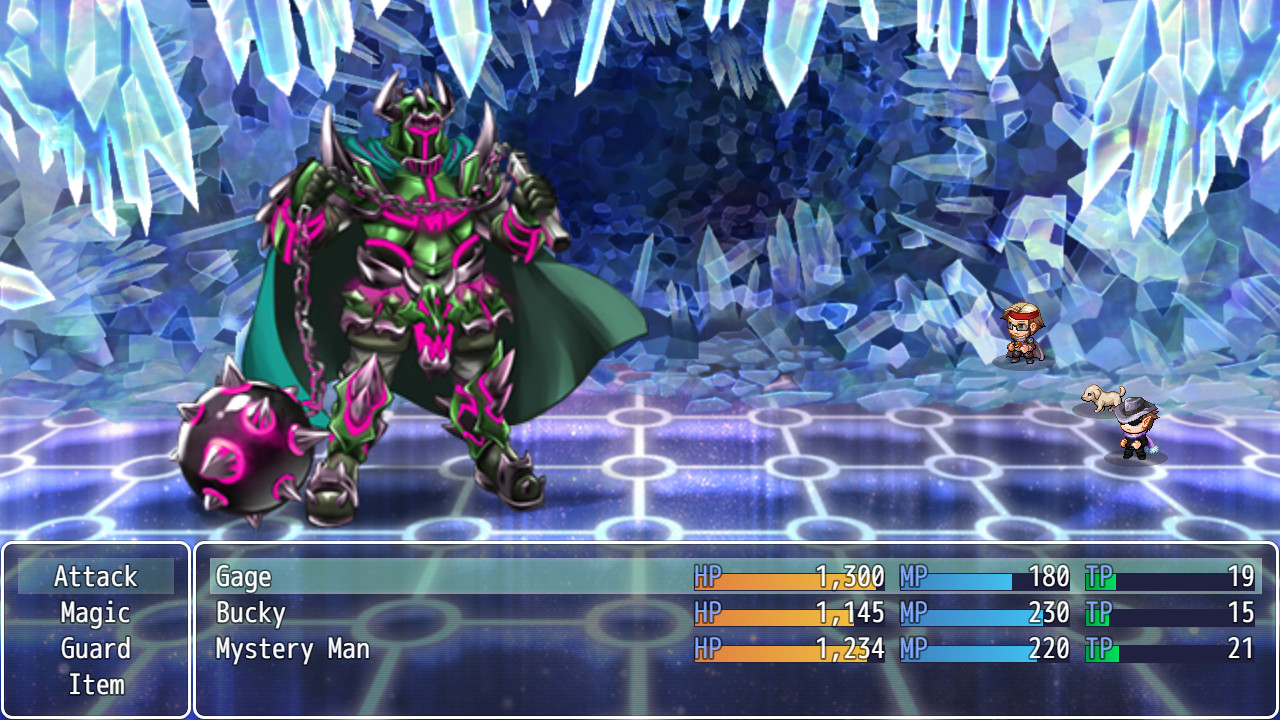Open the Magic command menu
The height and width of the screenshot is (720, 1280).
[x=97, y=613]
